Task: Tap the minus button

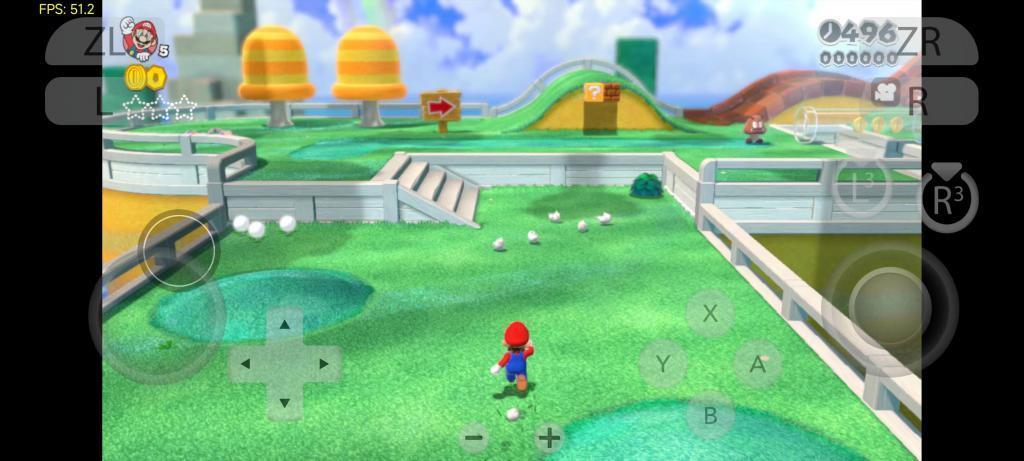Action: 475,437
